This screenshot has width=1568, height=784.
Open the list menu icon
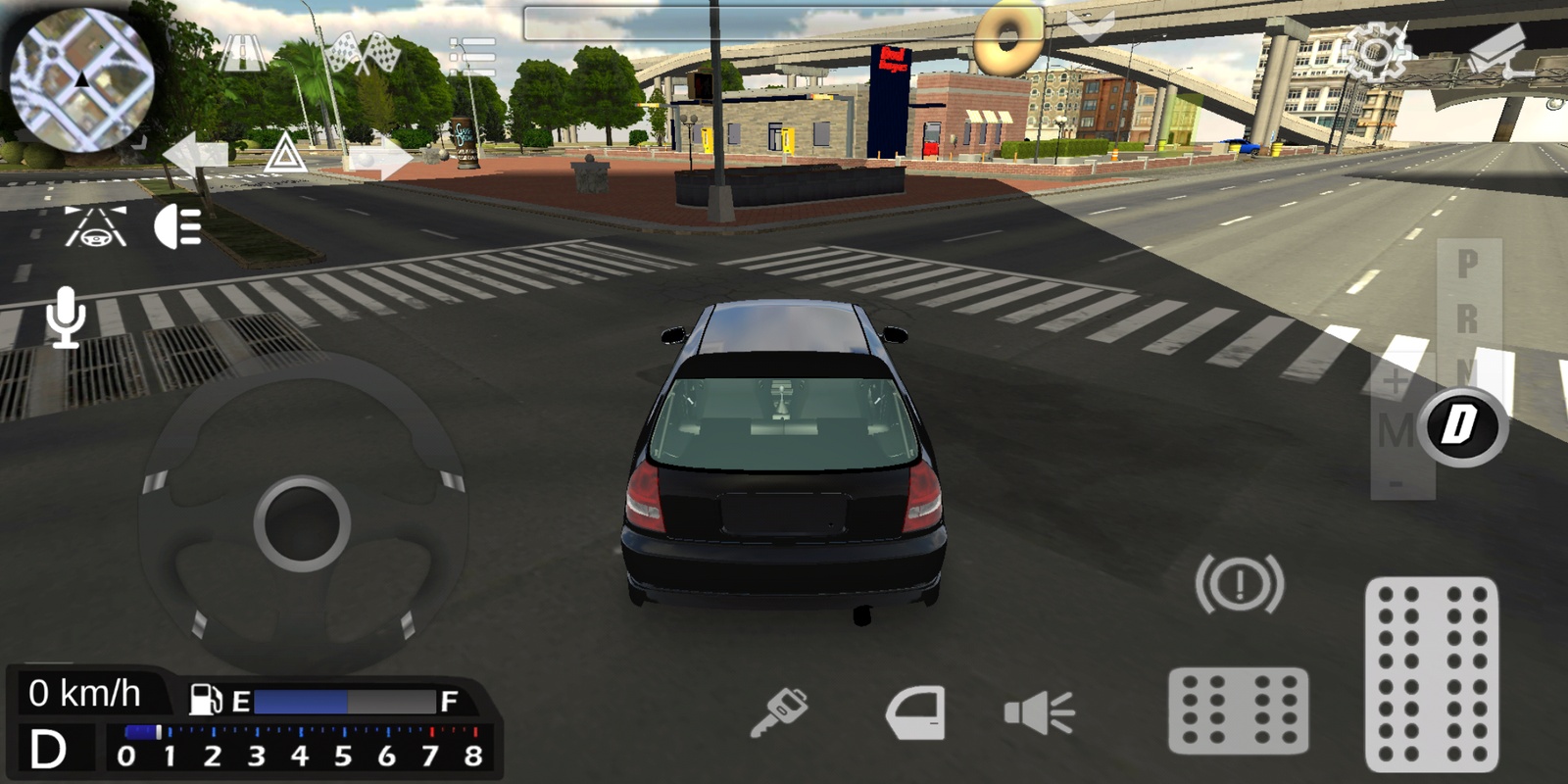coord(472,57)
